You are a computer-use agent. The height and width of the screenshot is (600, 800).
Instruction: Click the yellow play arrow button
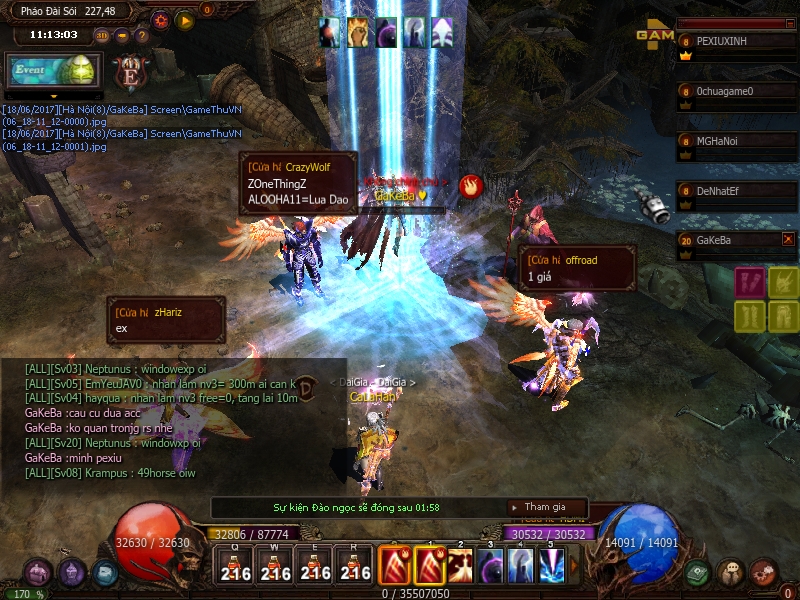(x=184, y=20)
